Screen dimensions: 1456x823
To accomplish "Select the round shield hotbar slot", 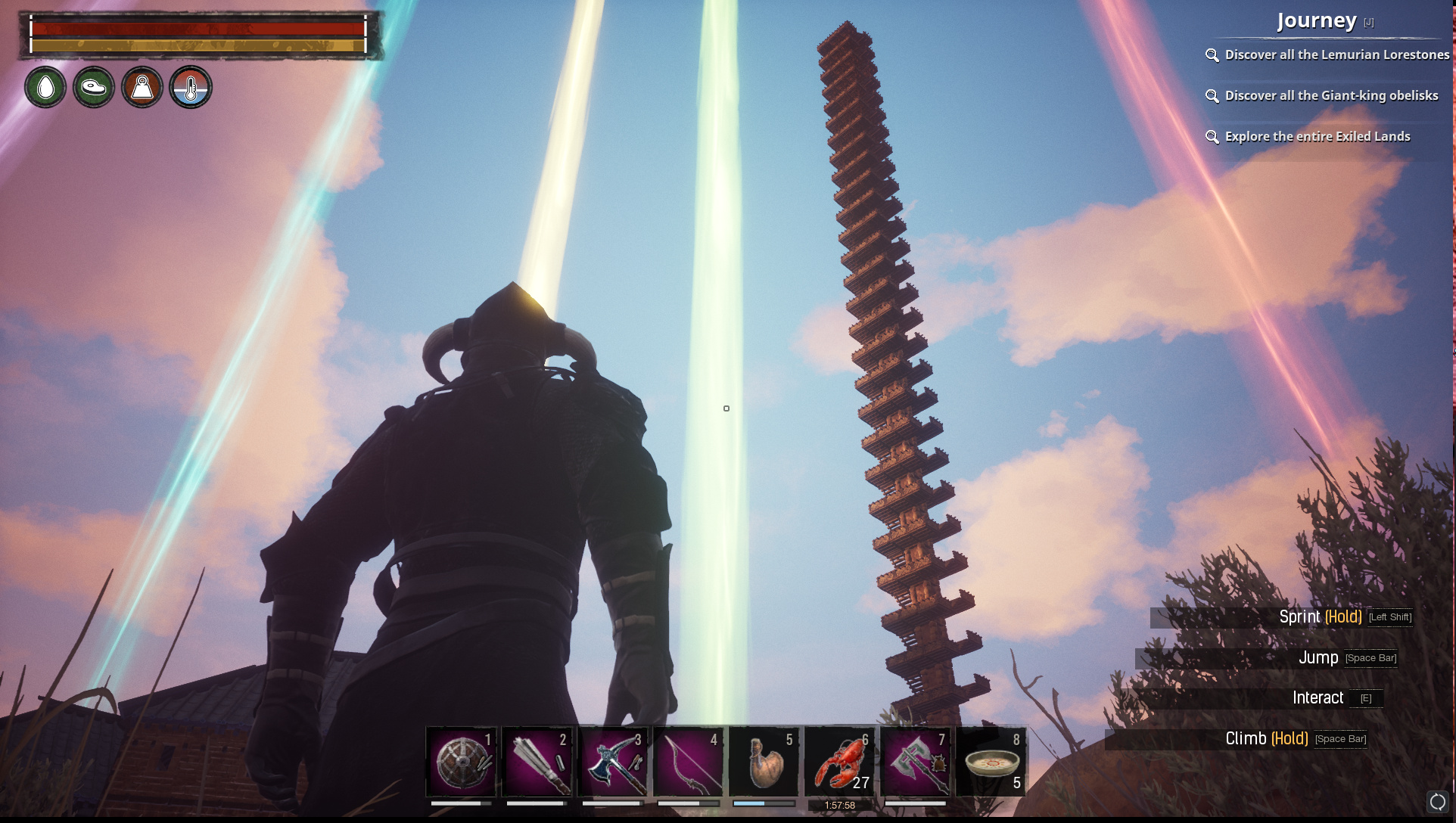I will click(461, 762).
